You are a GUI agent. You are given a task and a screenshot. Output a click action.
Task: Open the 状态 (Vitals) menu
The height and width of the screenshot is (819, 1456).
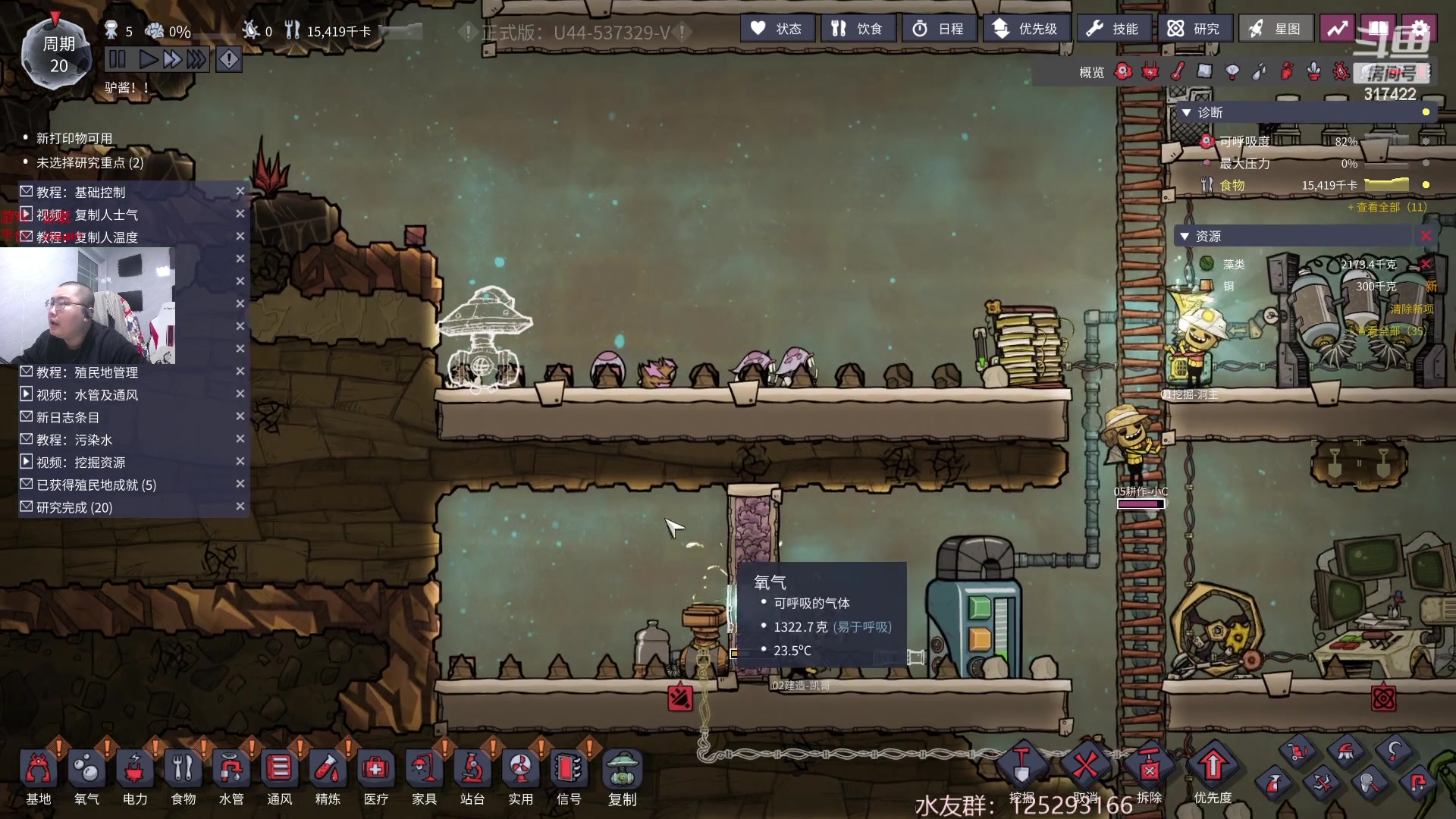(777, 29)
